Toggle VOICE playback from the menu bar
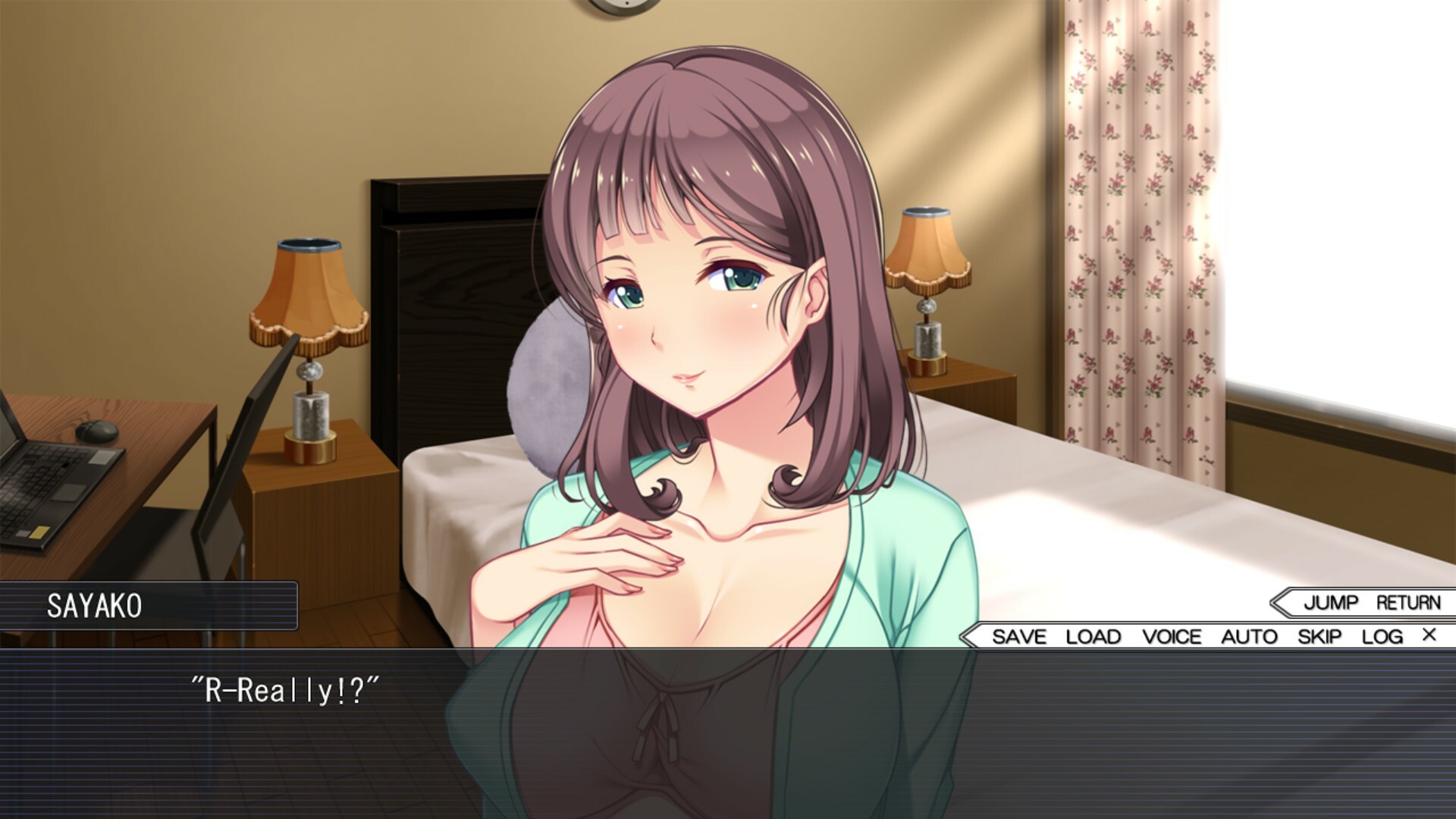Screen dimensions: 1456x819 (x=1172, y=637)
